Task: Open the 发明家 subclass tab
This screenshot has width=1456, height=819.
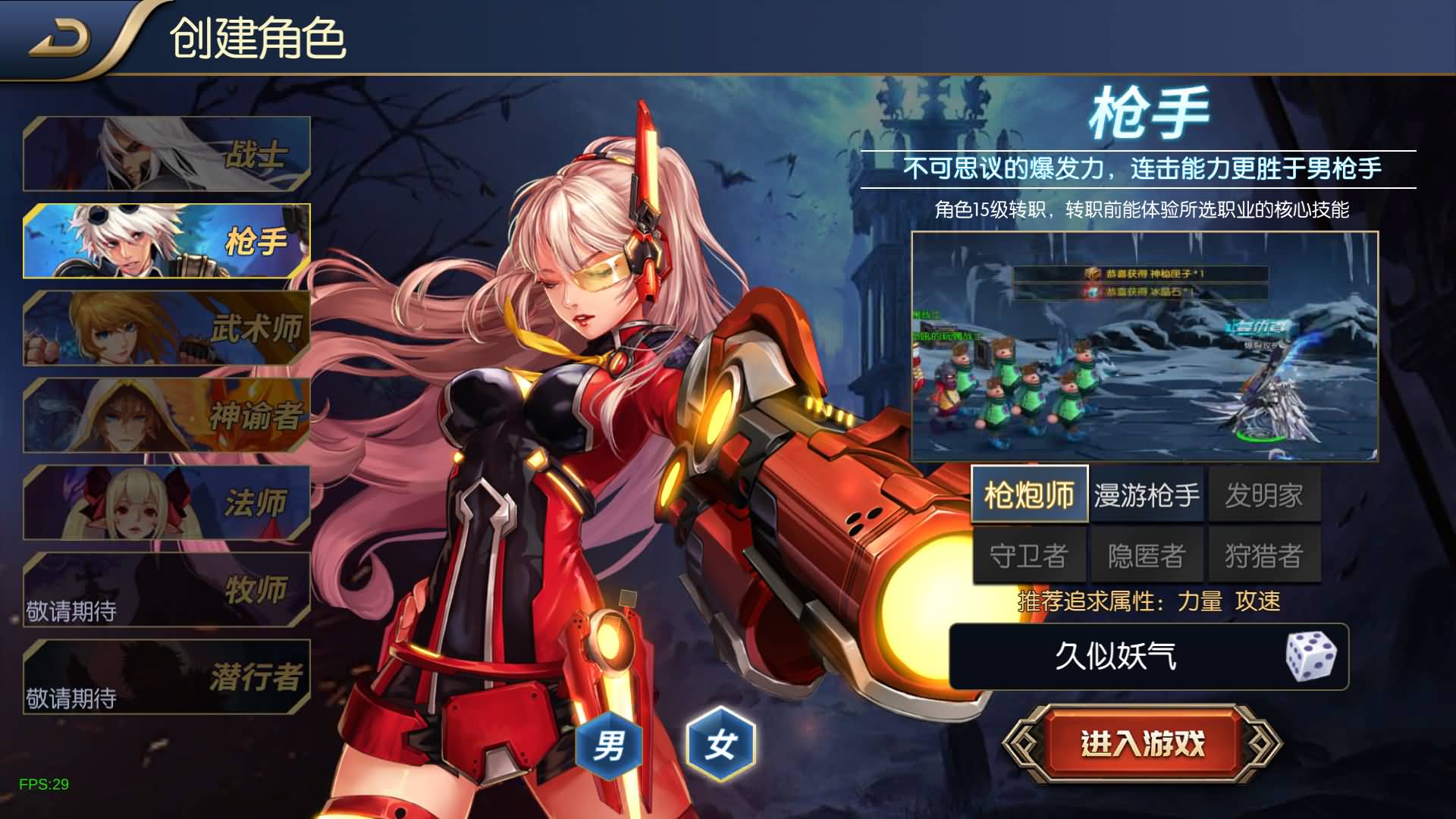Action: (1265, 494)
